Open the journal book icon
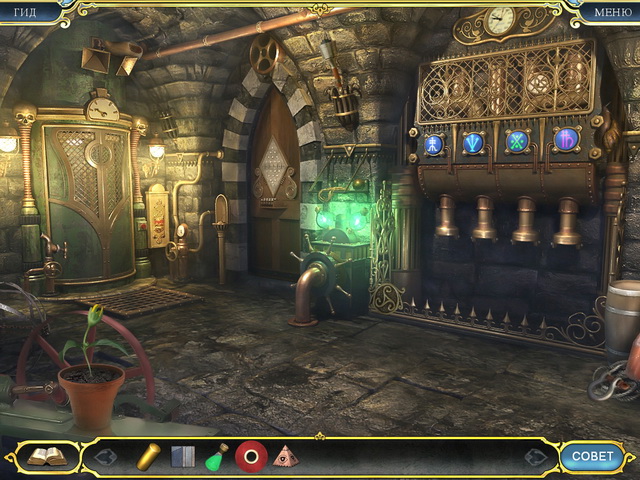The image size is (640, 480). tap(45, 457)
